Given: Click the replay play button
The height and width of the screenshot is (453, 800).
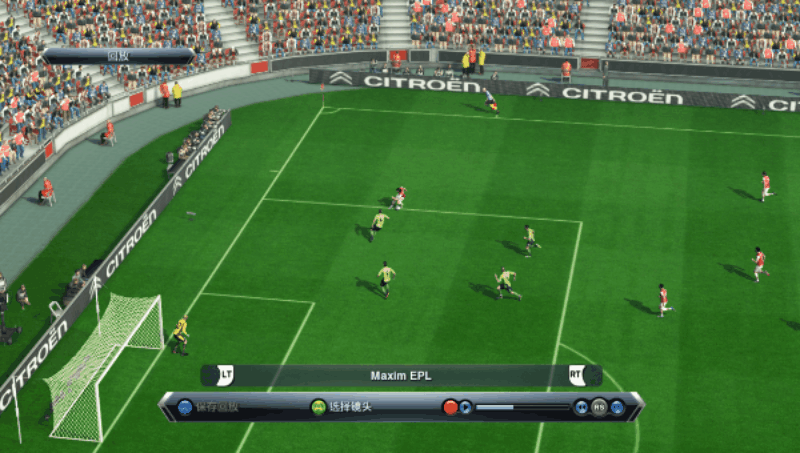Looking at the screenshot, I should (466, 407).
